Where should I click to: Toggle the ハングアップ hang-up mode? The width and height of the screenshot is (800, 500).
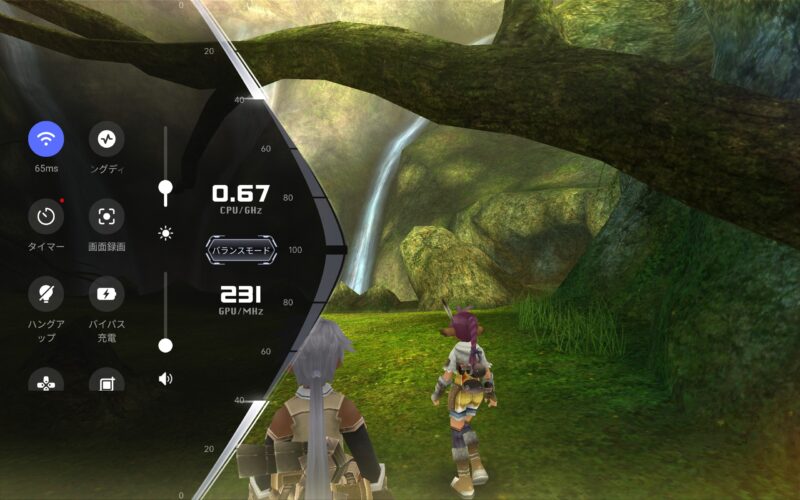point(46,293)
